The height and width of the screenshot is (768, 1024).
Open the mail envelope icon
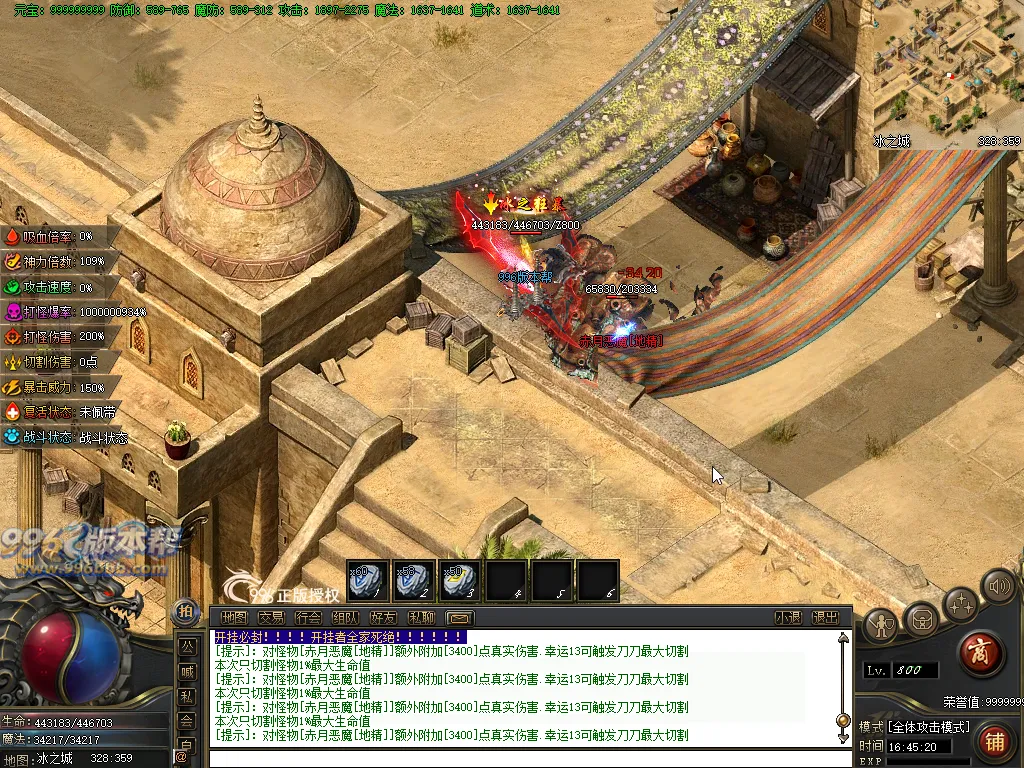click(x=459, y=618)
